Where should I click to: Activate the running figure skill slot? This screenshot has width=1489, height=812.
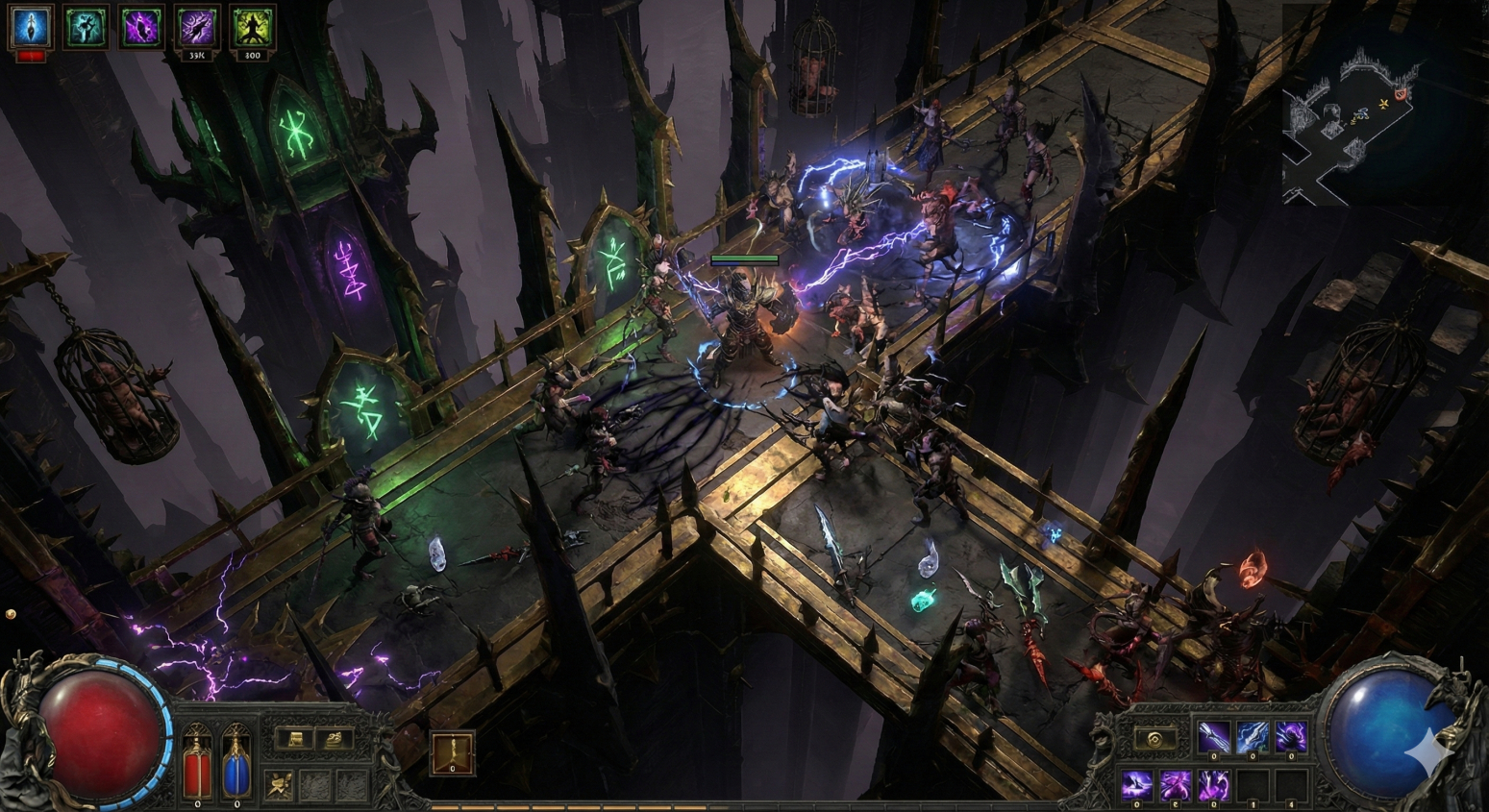click(x=280, y=786)
